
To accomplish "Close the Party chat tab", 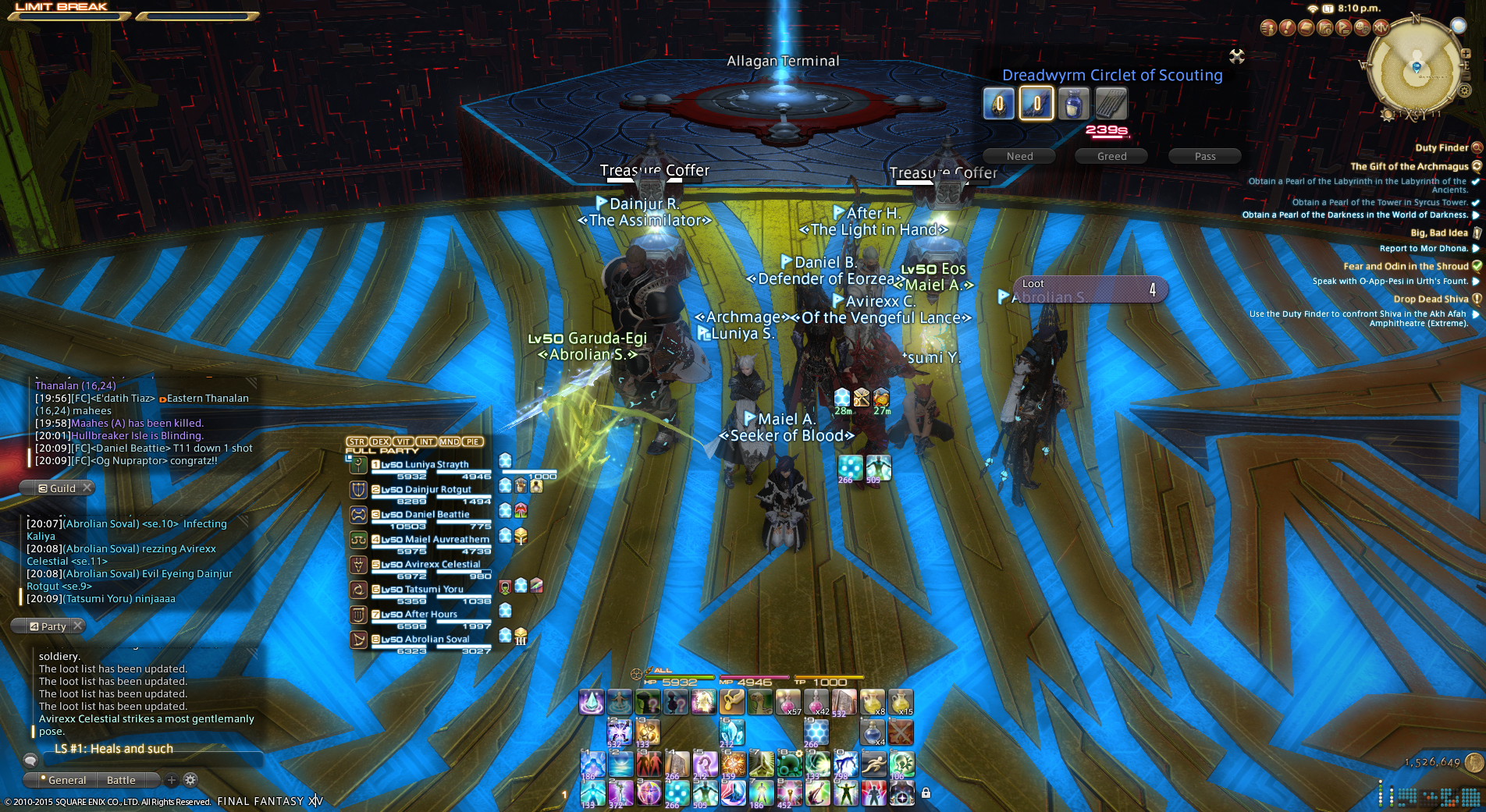I will tap(77, 626).
